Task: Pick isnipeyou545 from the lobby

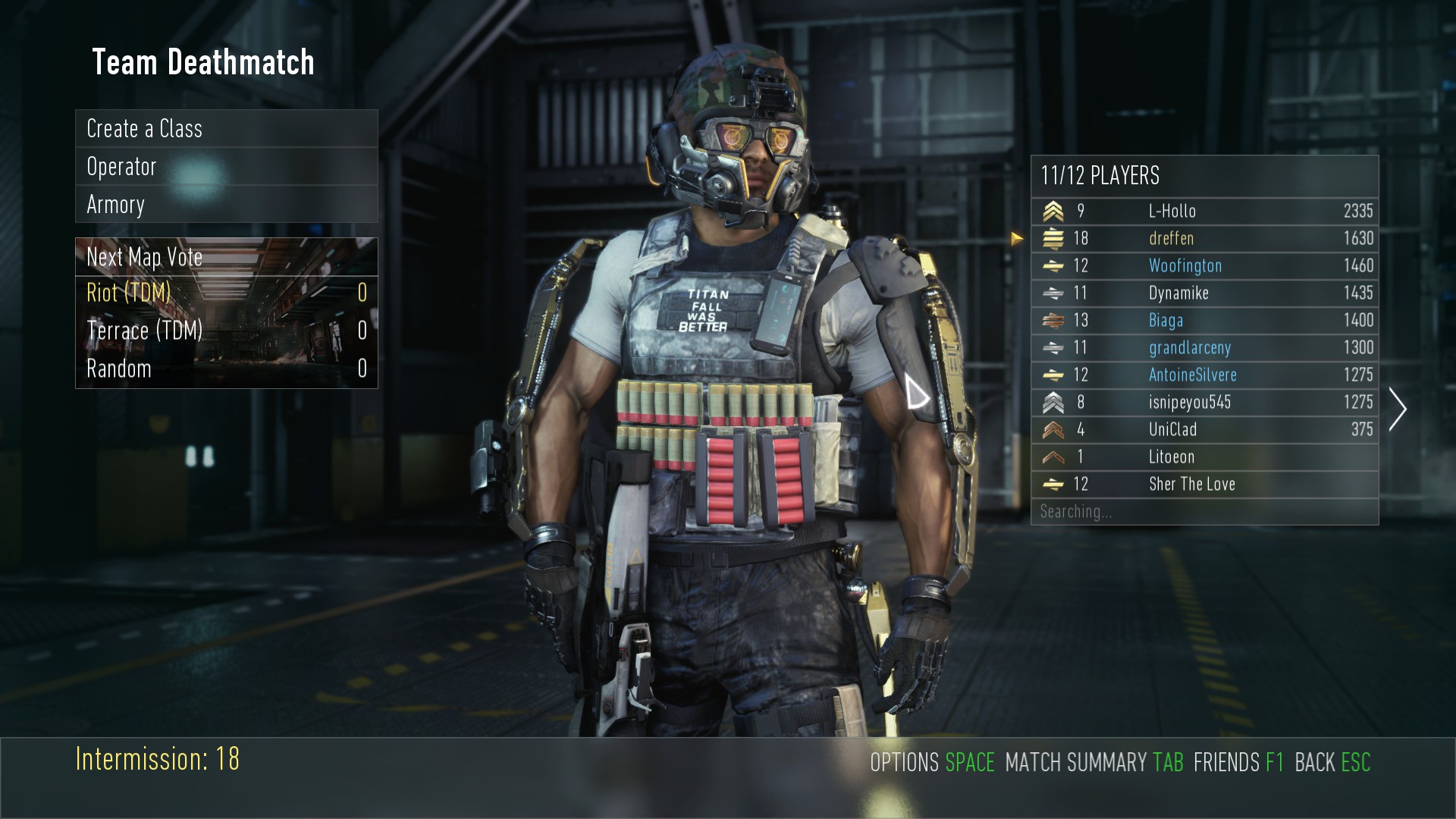Action: coord(1204,402)
